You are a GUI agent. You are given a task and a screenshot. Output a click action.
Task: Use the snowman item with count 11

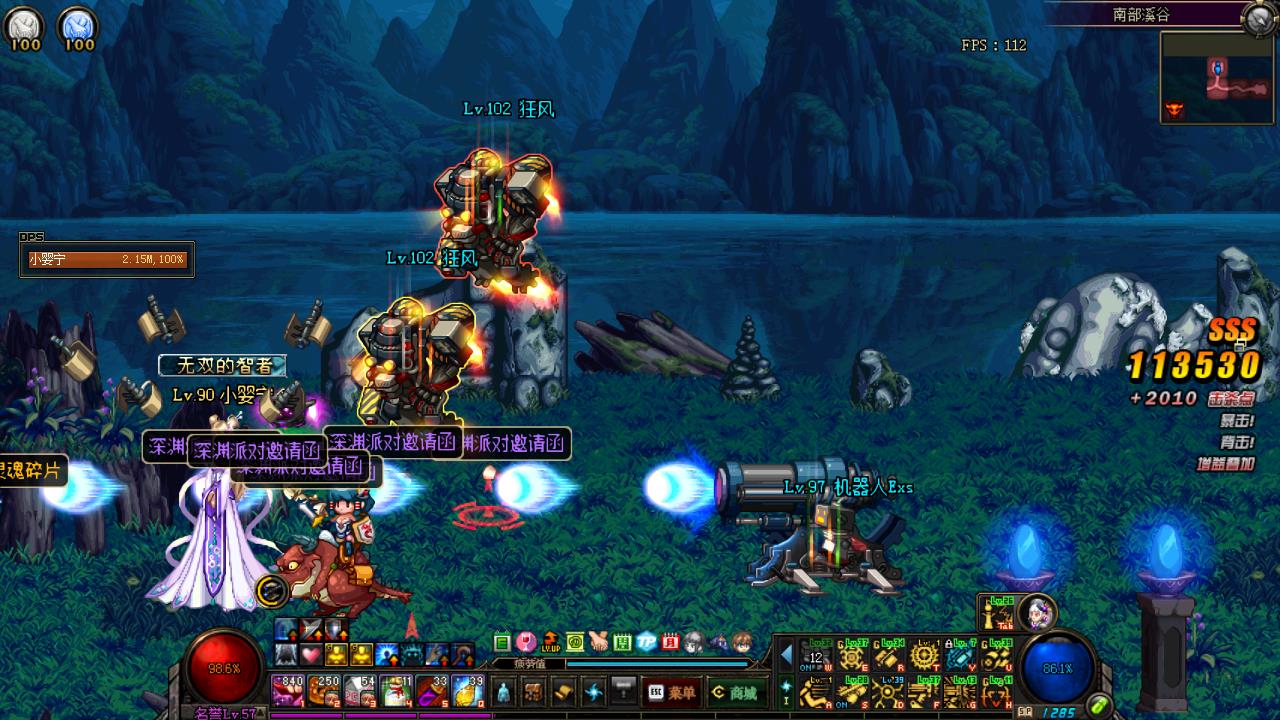(x=397, y=690)
